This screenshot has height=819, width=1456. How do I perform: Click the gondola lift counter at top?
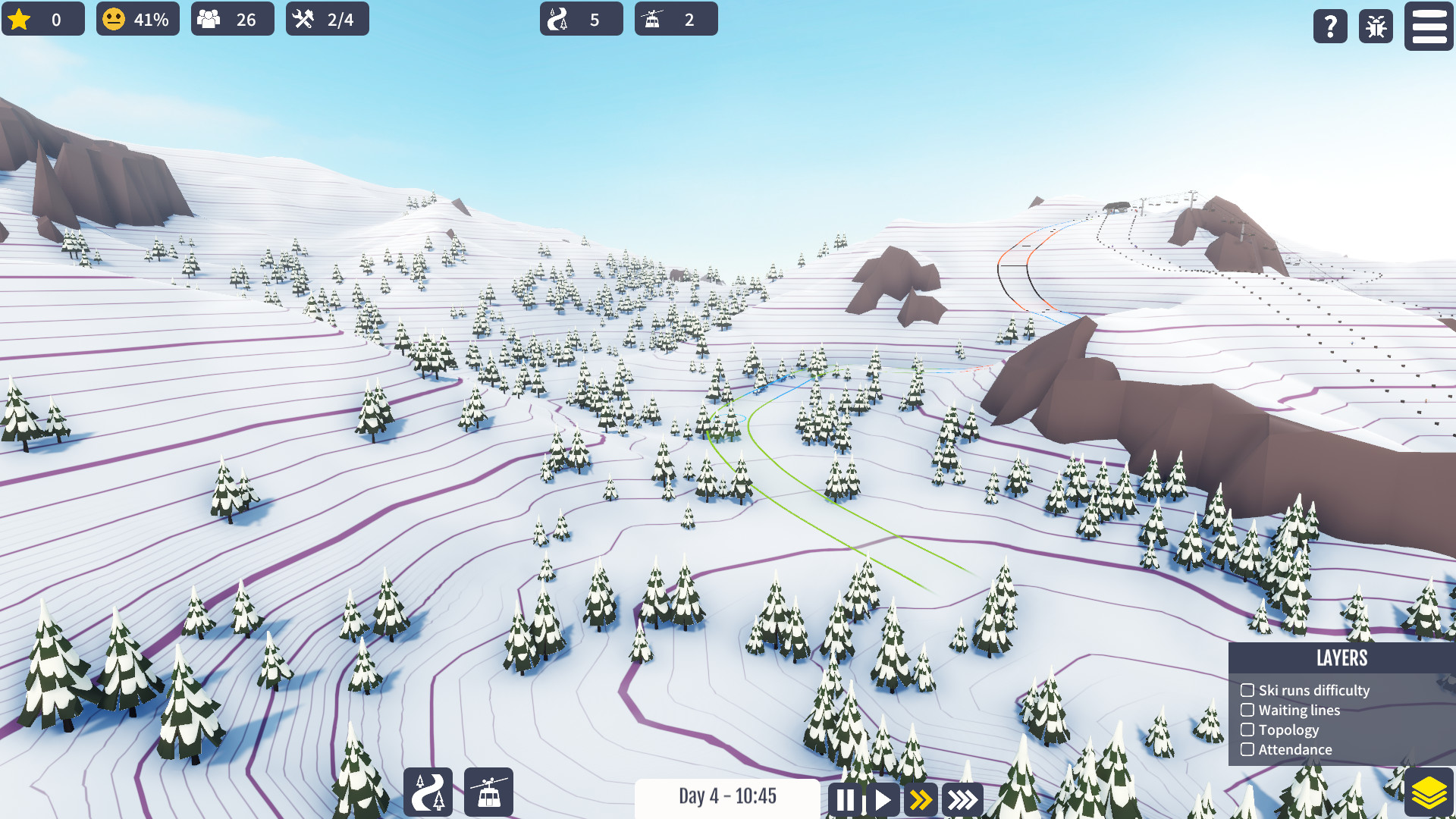click(x=676, y=19)
